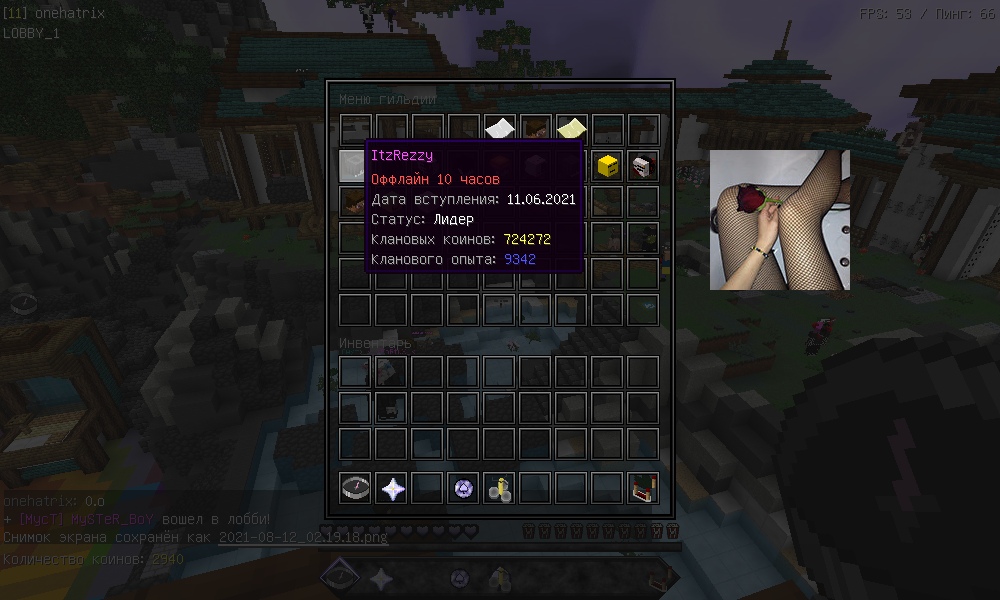Select the yellow paper item in guild menu
The width and height of the screenshot is (1000, 600).
(571, 129)
